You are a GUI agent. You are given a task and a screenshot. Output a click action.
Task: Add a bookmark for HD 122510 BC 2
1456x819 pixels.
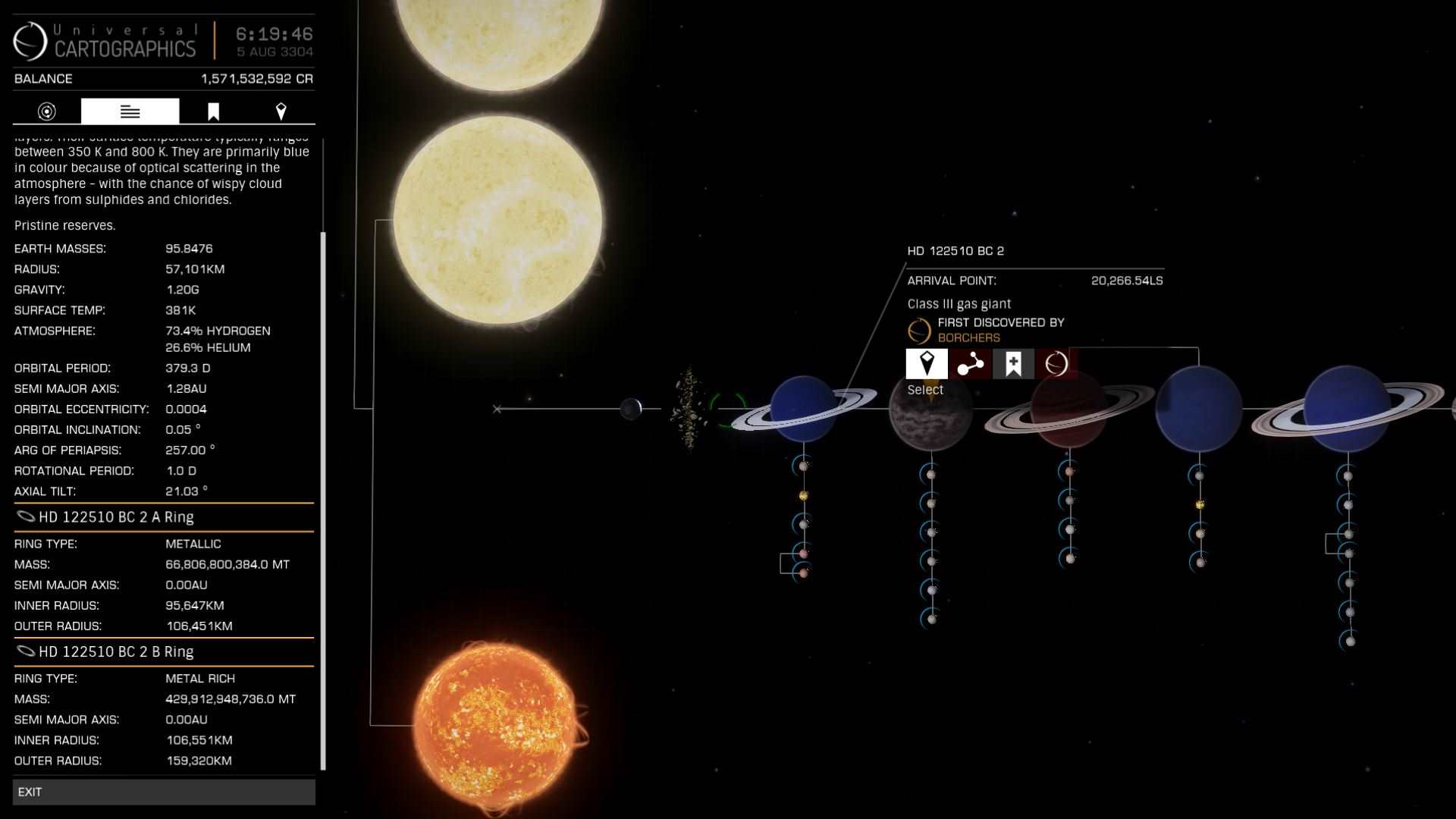click(1013, 364)
